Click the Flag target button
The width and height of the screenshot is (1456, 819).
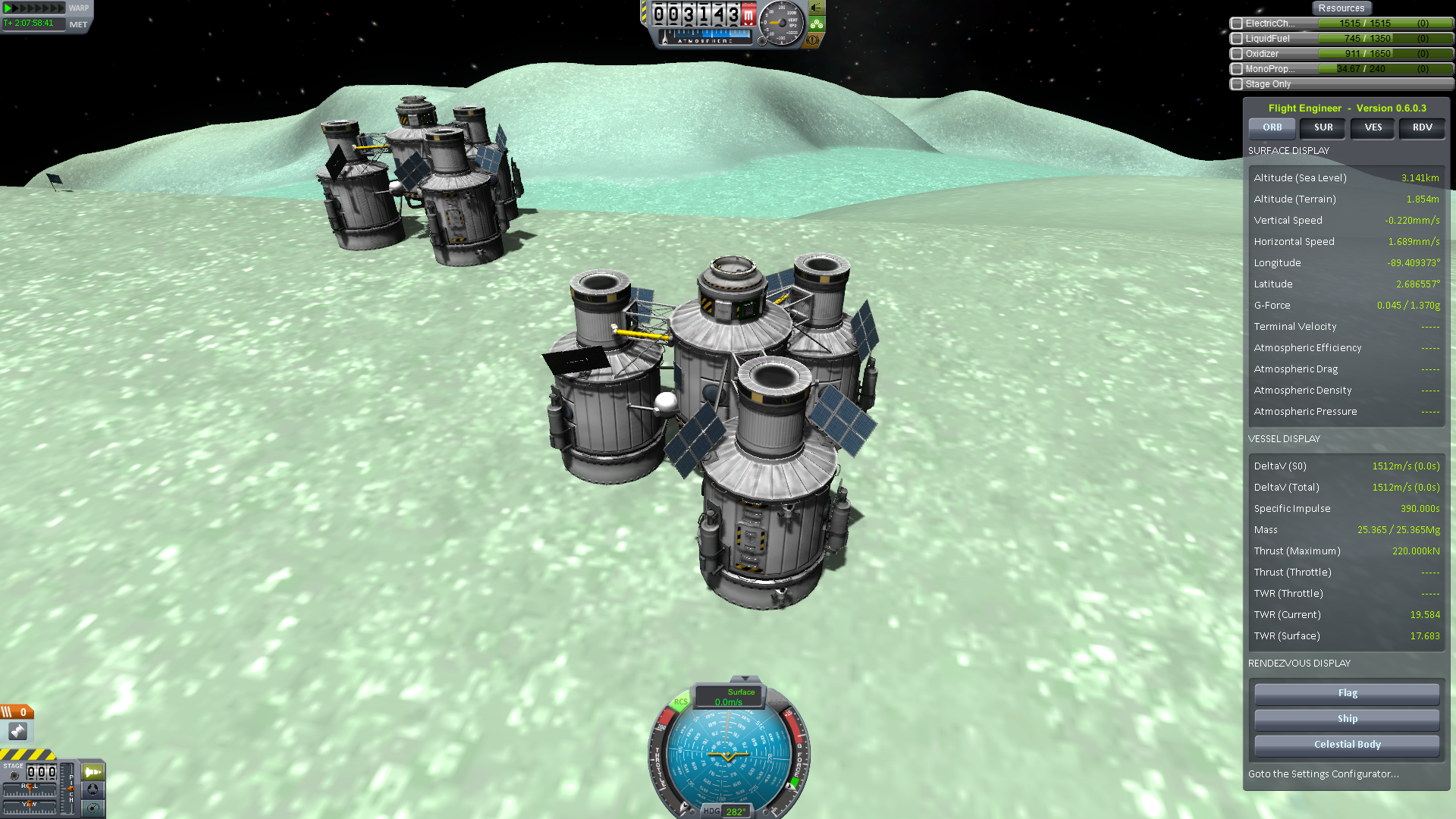pyautogui.click(x=1347, y=693)
